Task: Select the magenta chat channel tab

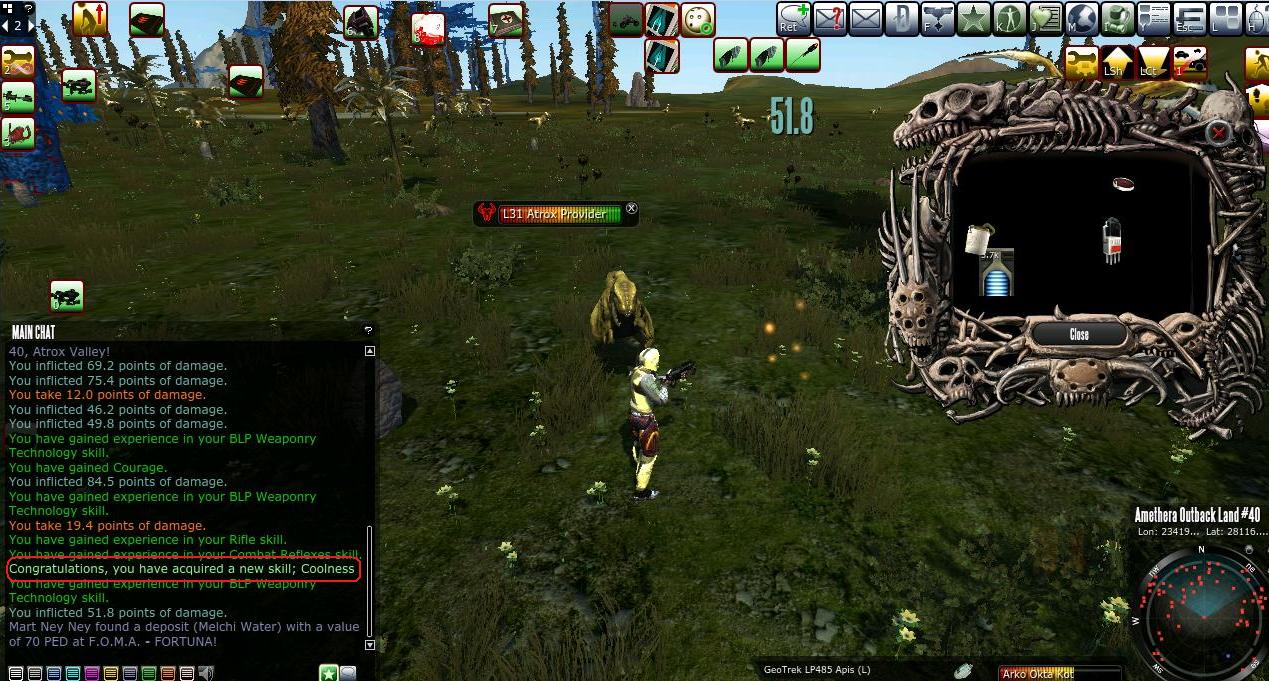Action: point(92,673)
